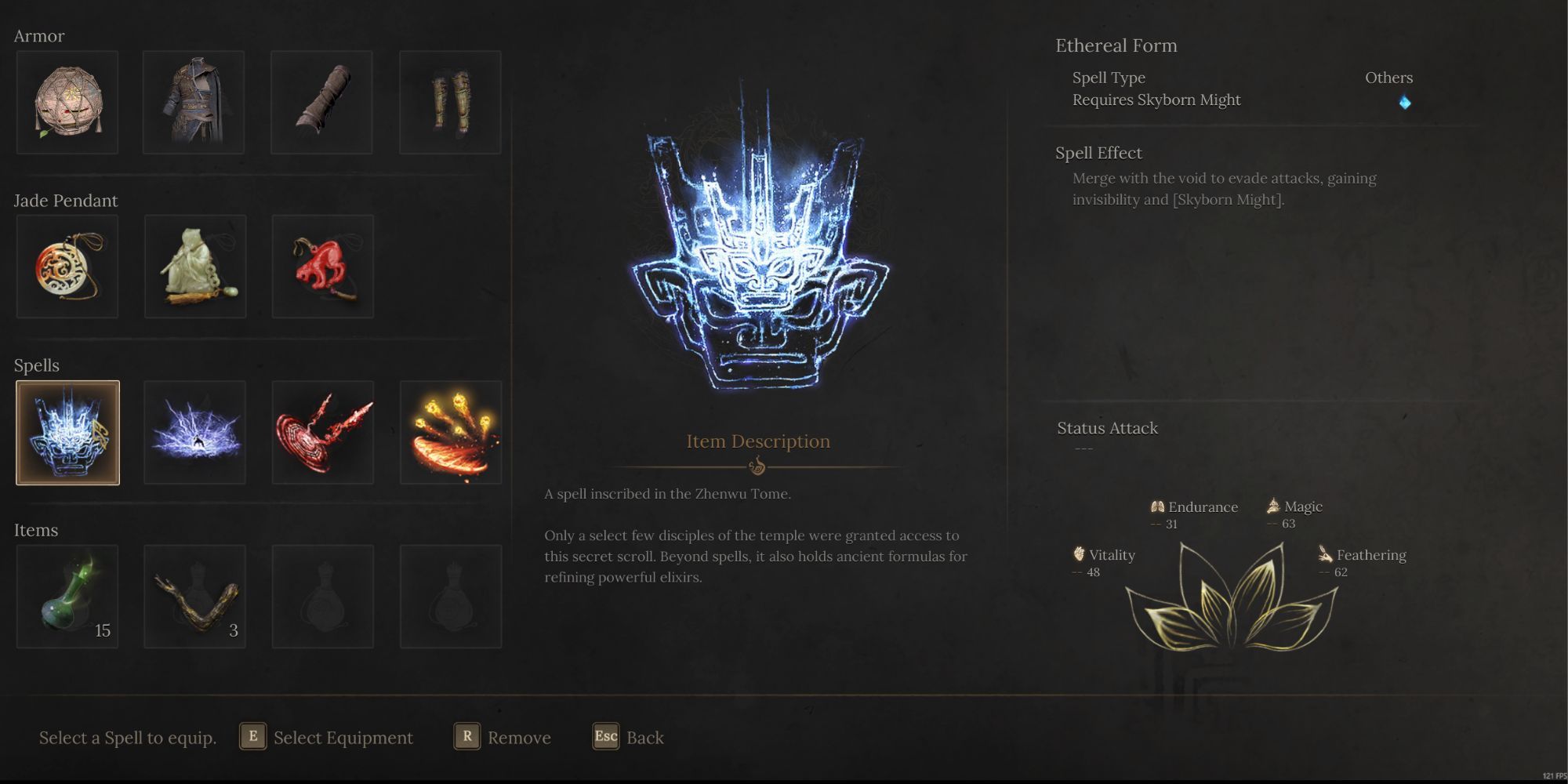Click the Vitality heart stat icon
The image size is (1568, 784).
[1080, 555]
